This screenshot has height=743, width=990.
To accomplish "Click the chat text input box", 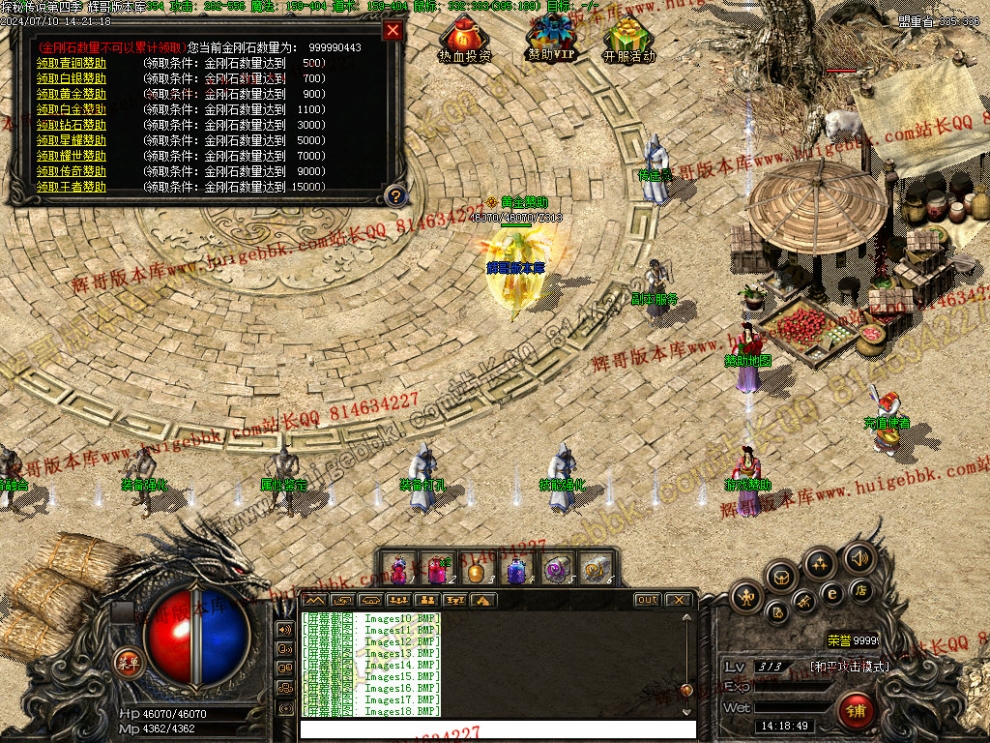I will (x=497, y=730).
